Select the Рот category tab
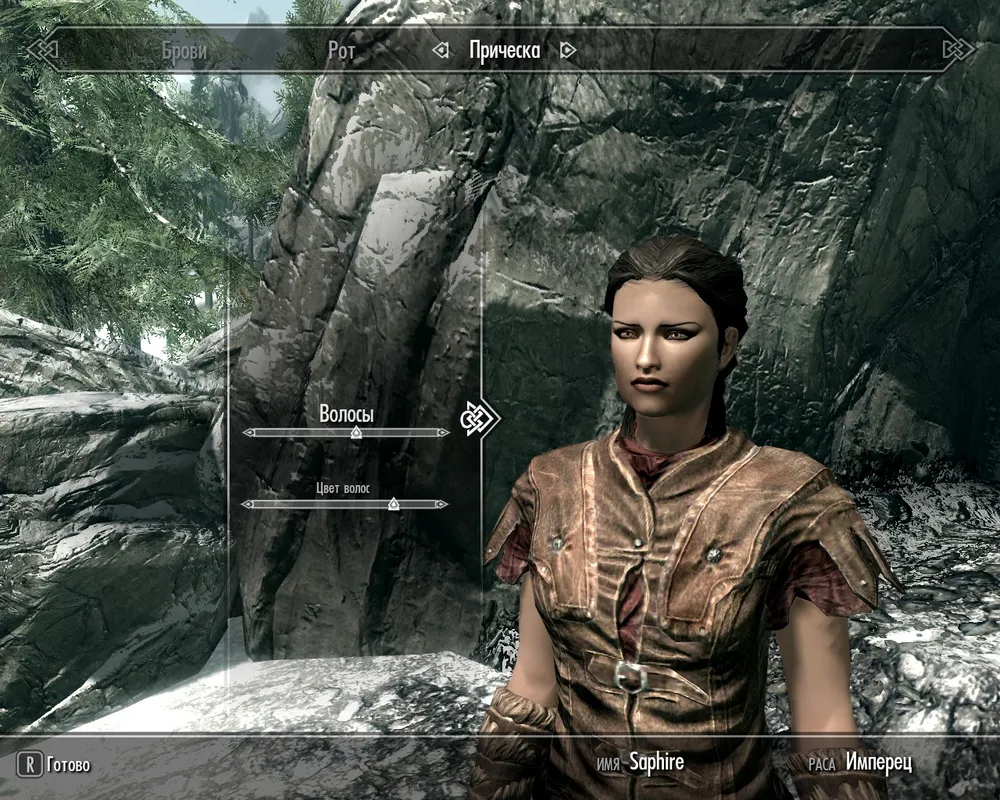This screenshot has width=1000, height=800. [341, 50]
